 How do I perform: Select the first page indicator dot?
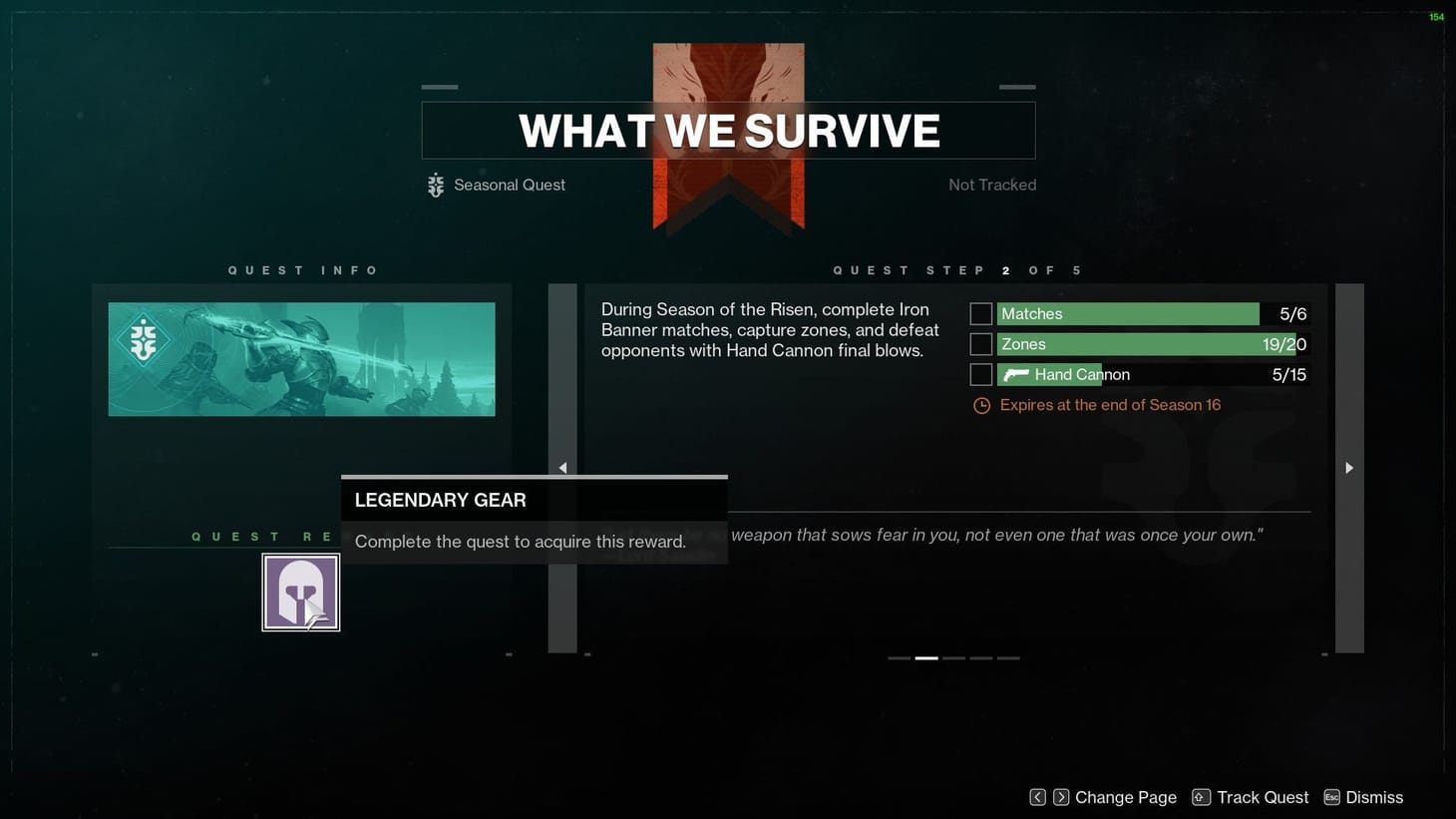[899, 658]
